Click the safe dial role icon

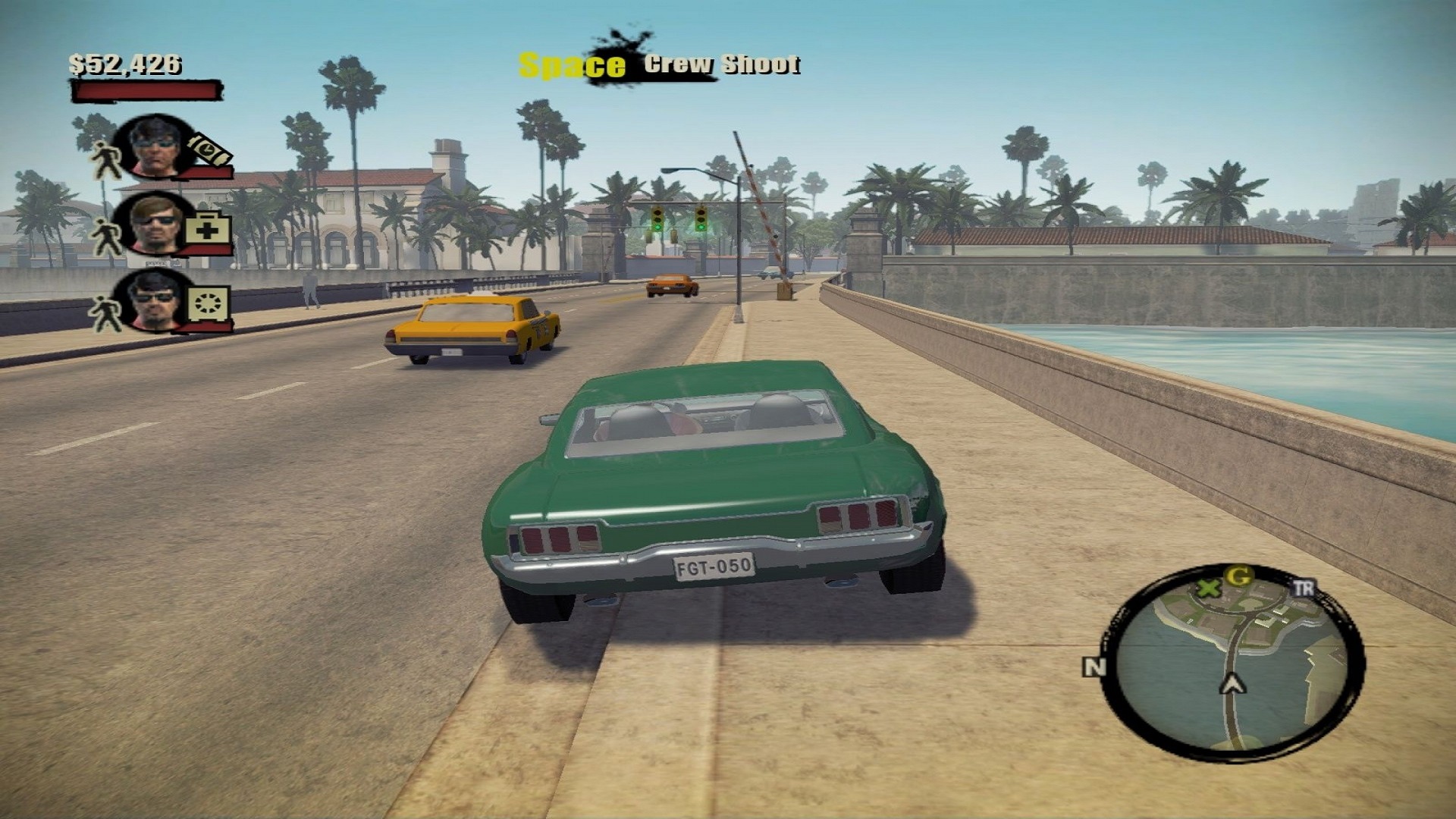(208, 303)
